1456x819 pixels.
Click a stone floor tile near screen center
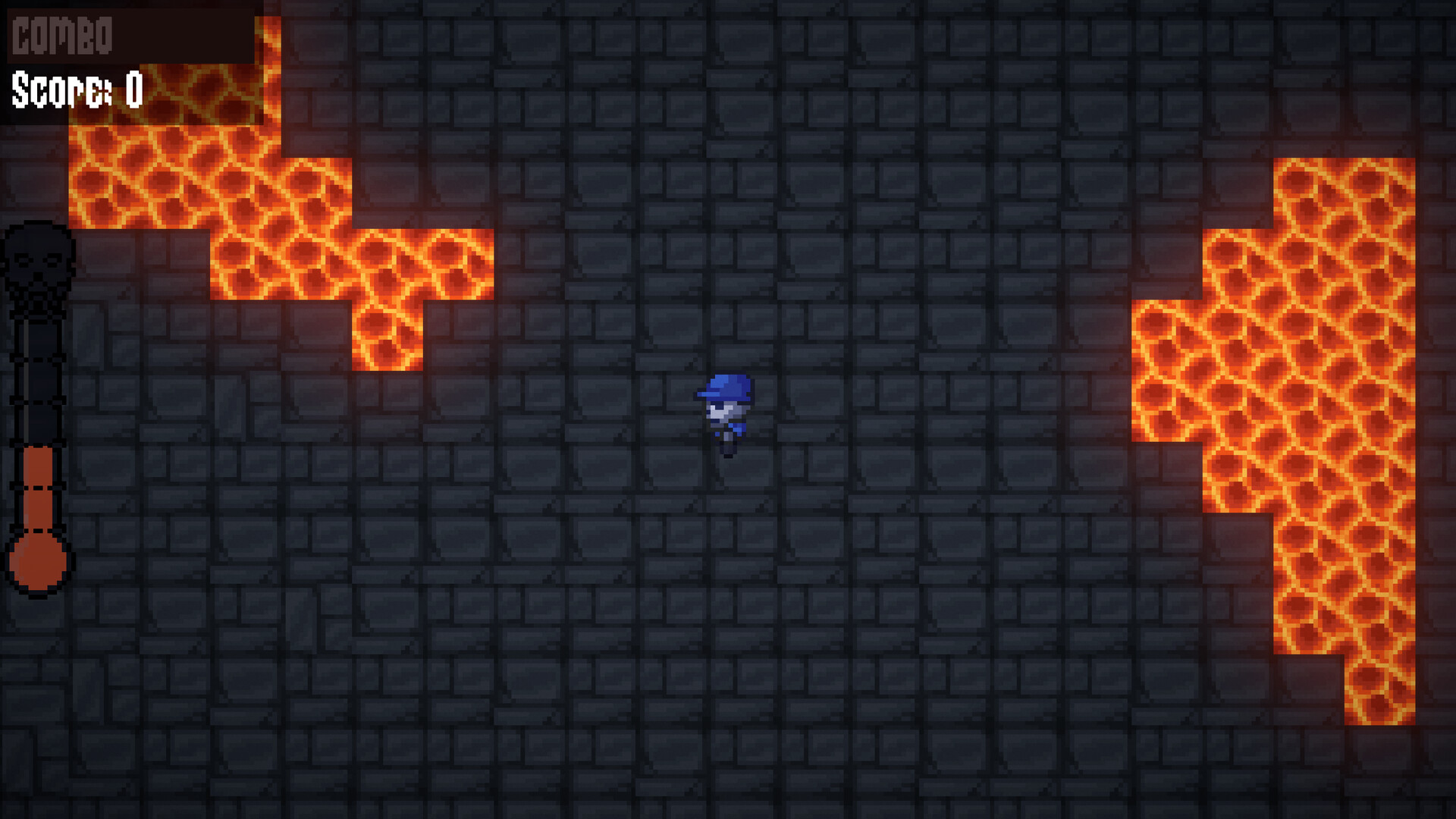tap(728, 569)
